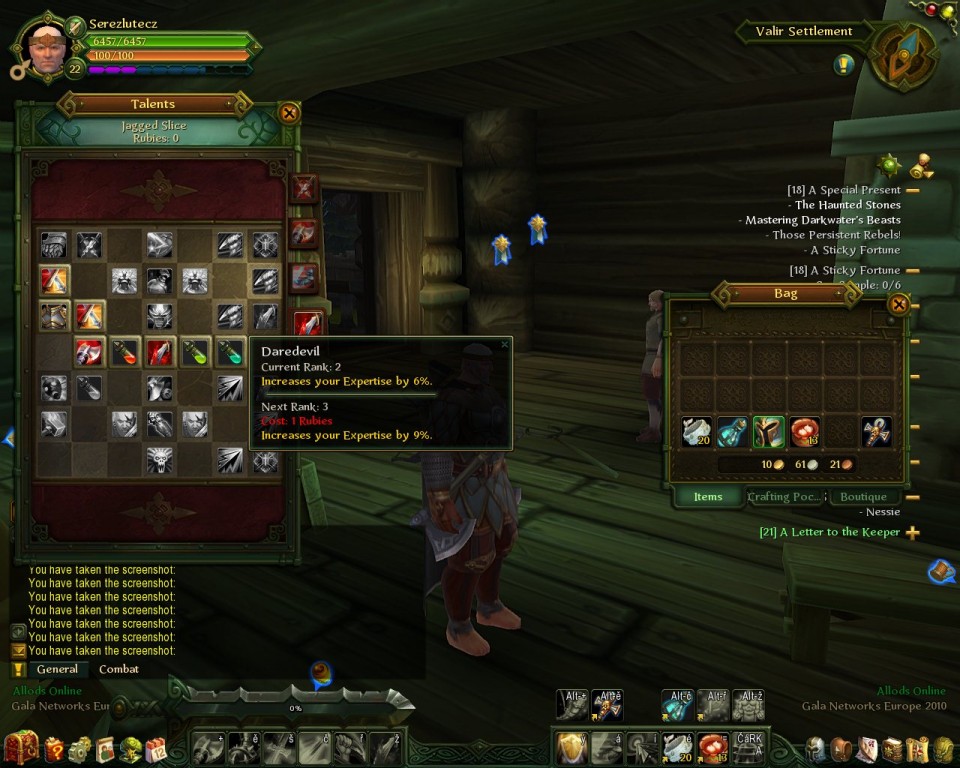
Task: Switch to the Items tab in Bag
Action: tap(707, 497)
